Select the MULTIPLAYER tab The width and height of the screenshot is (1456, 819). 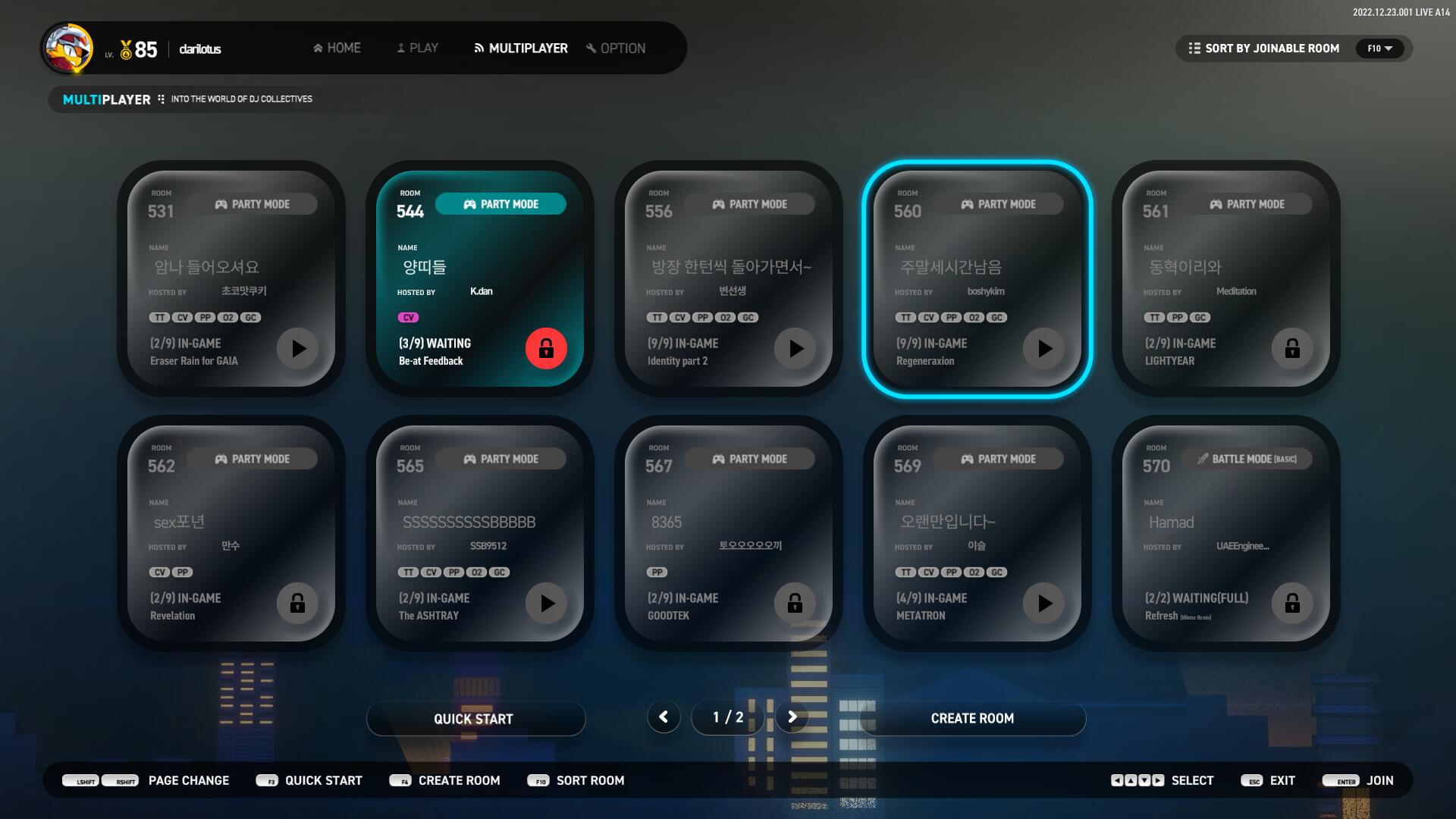(x=521, y=48)
